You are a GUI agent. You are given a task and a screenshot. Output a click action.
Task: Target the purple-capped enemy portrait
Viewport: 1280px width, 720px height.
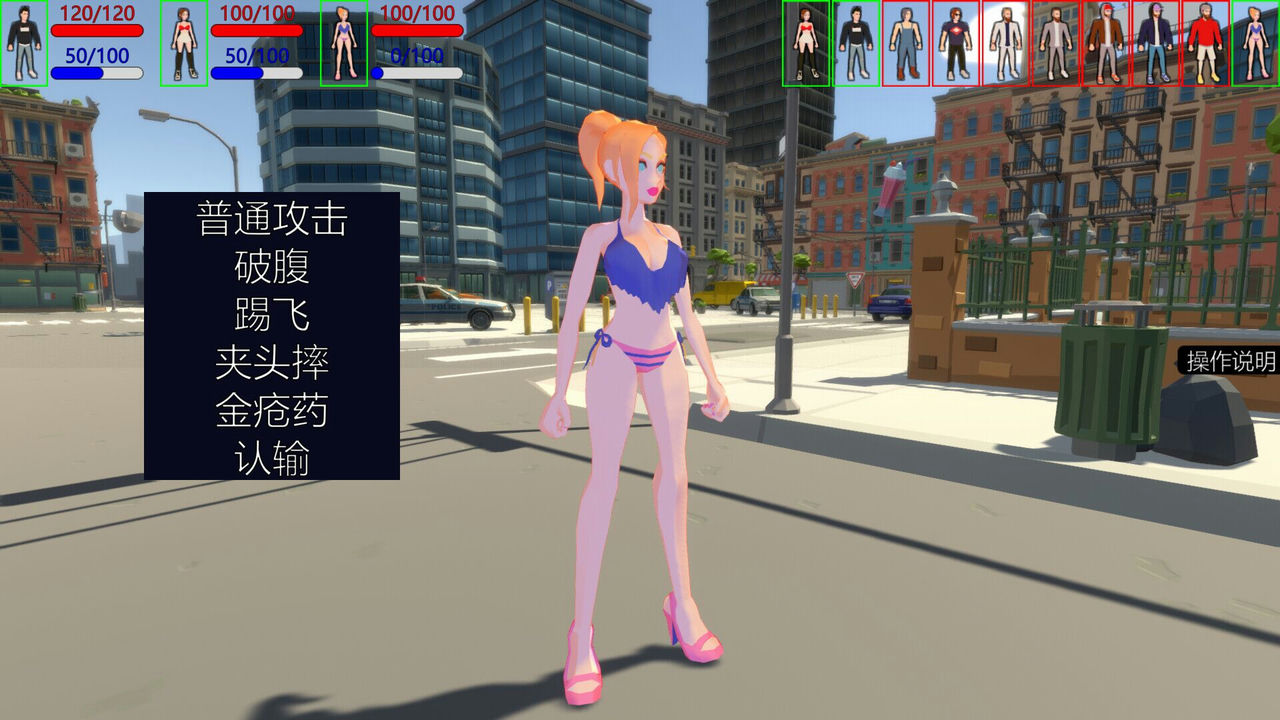pos(1157,45)
